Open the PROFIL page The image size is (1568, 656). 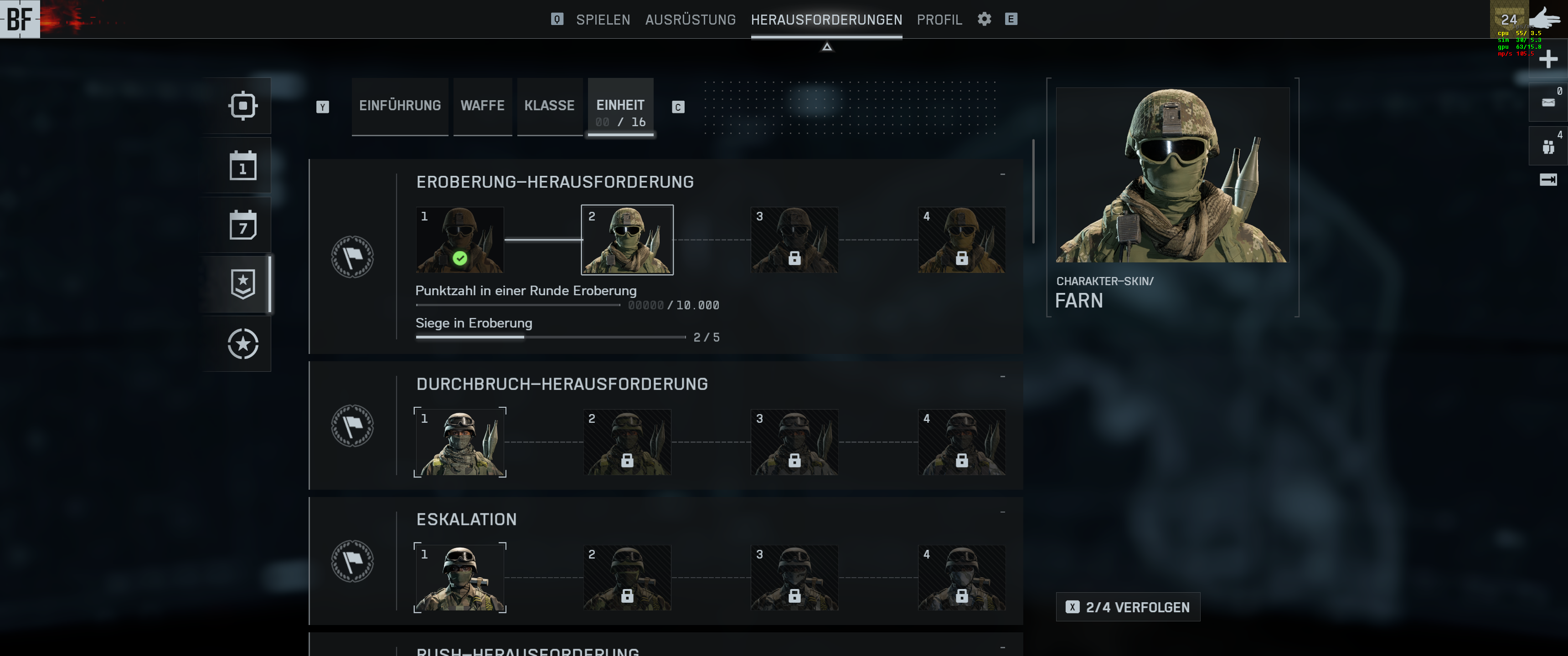[939, 20]
